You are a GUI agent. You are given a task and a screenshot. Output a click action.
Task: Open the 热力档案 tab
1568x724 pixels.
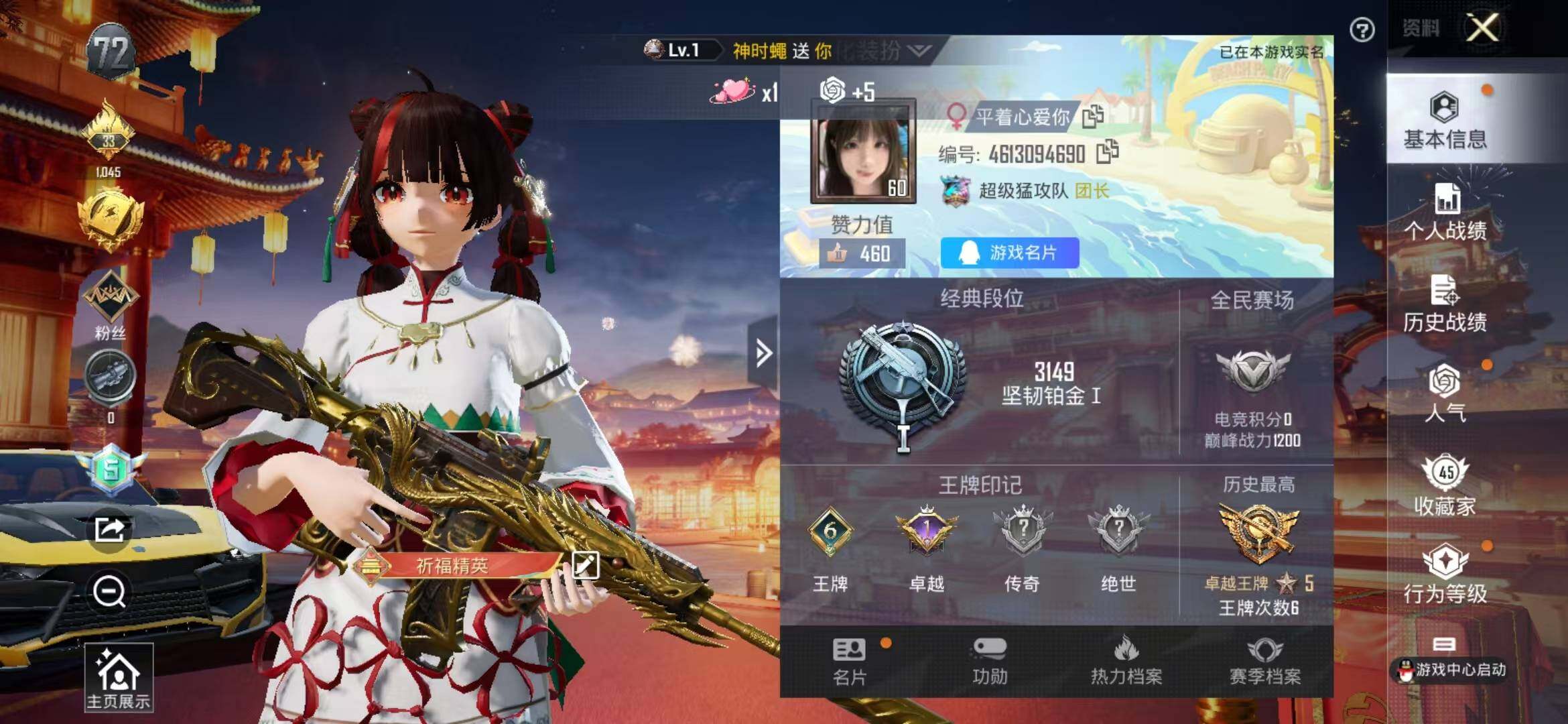(x=1126, y=662)
